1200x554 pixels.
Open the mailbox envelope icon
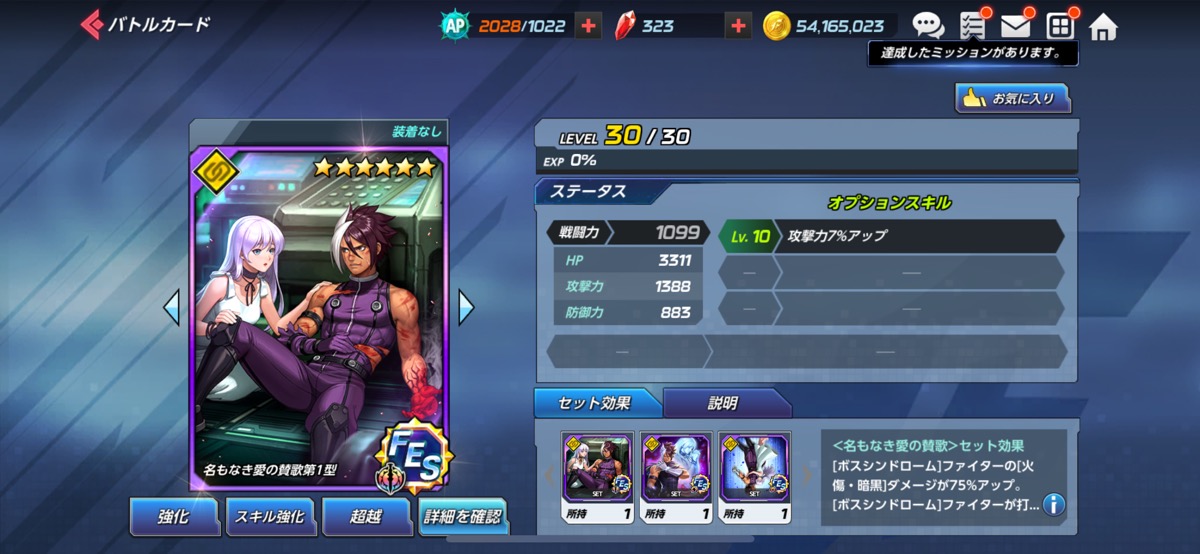[1016, 26]
